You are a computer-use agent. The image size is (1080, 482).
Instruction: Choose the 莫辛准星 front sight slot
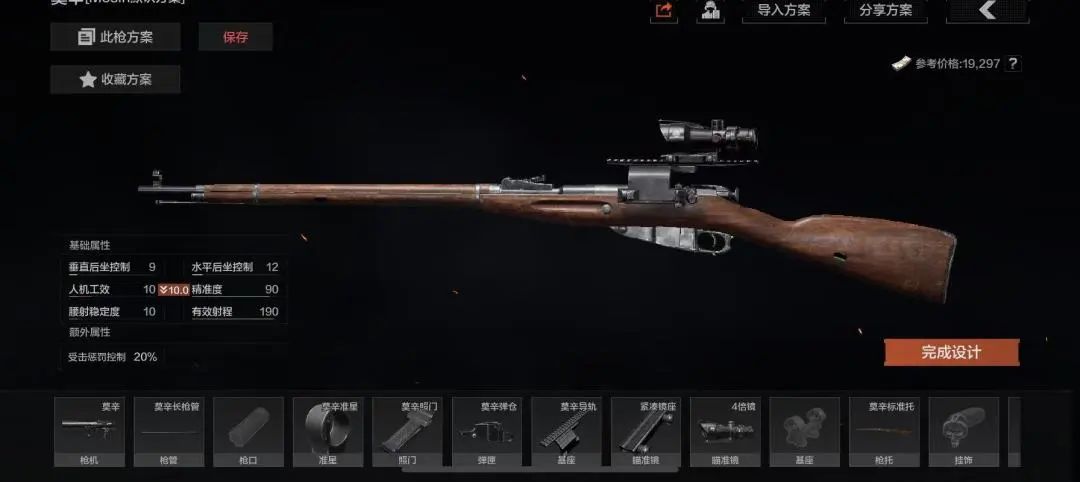click(x=328, y=432)
